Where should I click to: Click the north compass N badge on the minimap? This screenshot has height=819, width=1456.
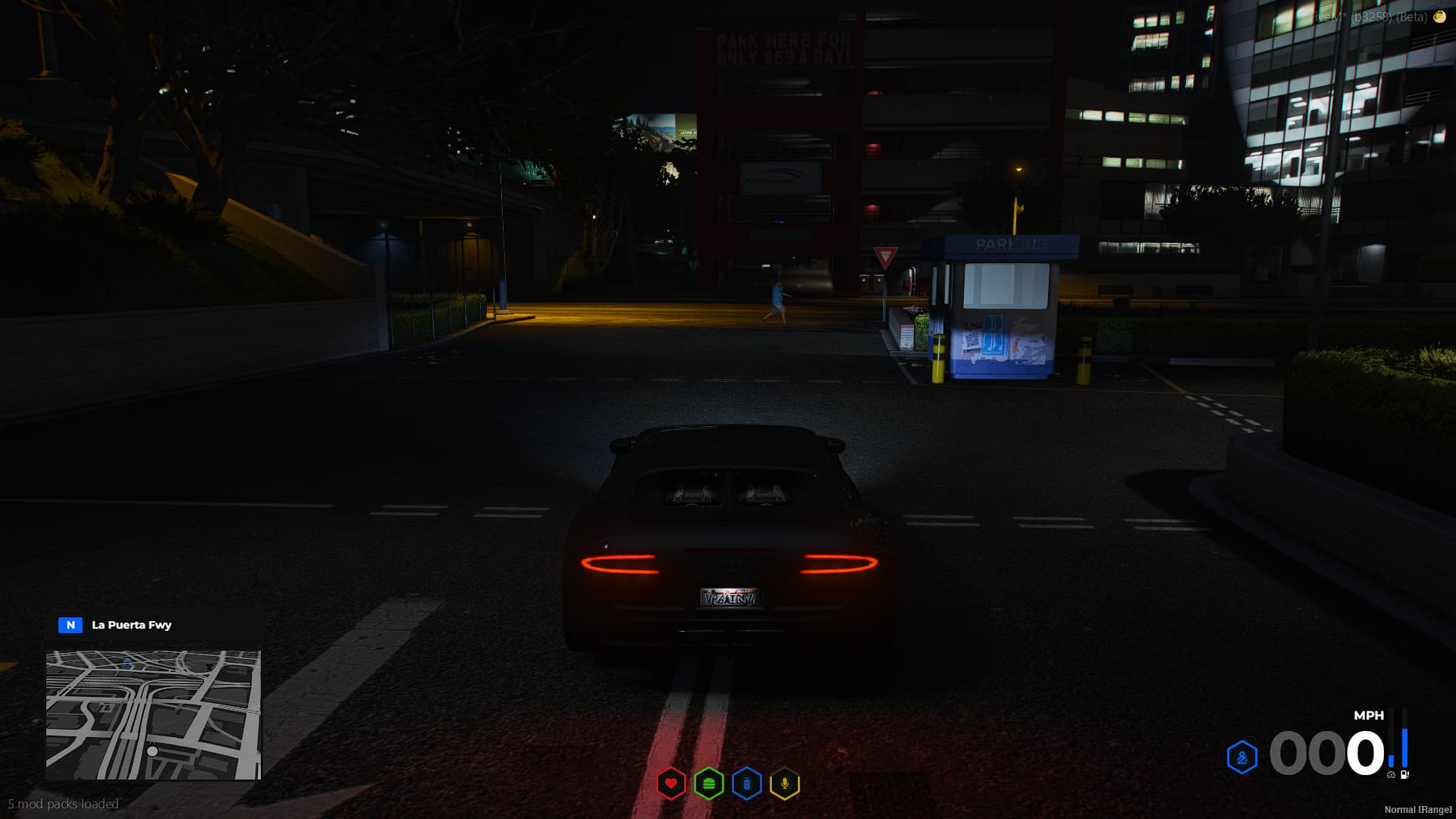[x=69, y=624]
